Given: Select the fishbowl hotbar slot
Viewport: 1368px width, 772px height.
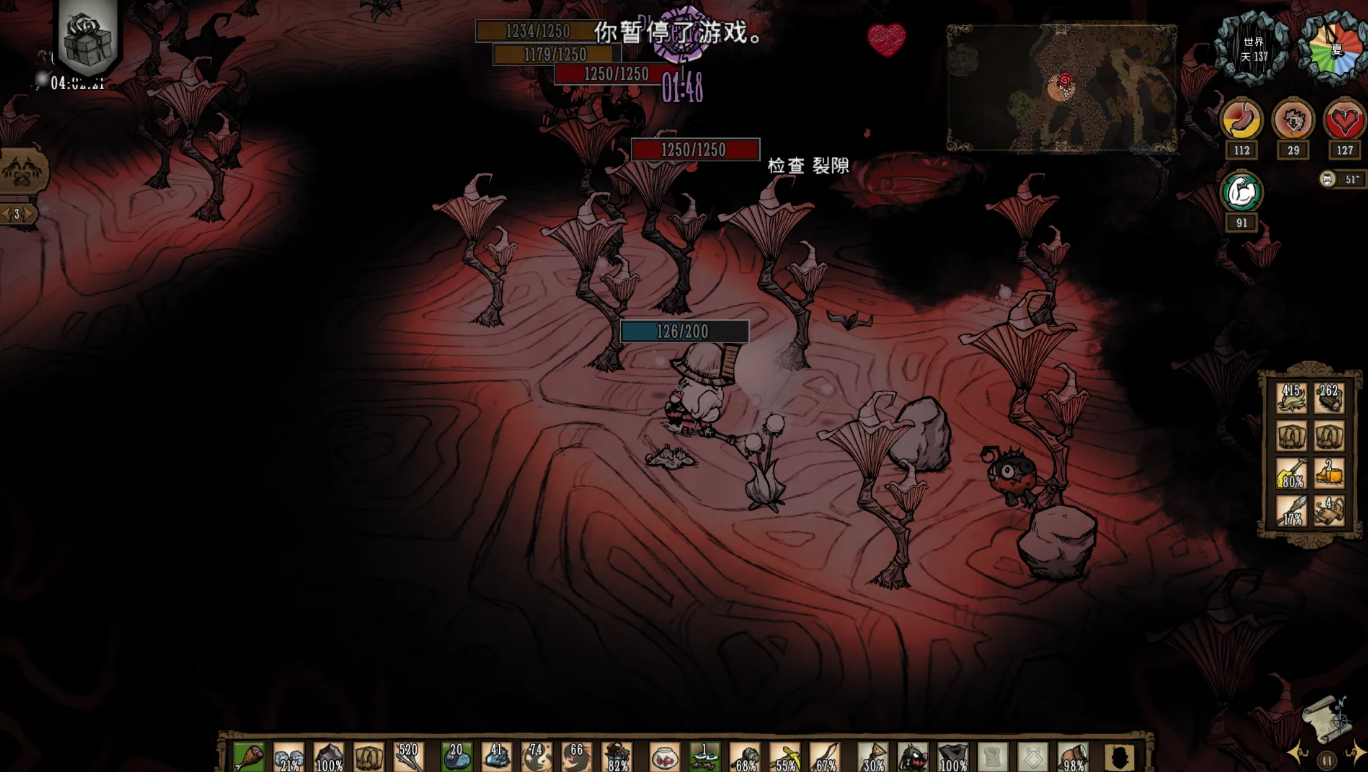Looking at the screenshot, I should coord(664,757).
